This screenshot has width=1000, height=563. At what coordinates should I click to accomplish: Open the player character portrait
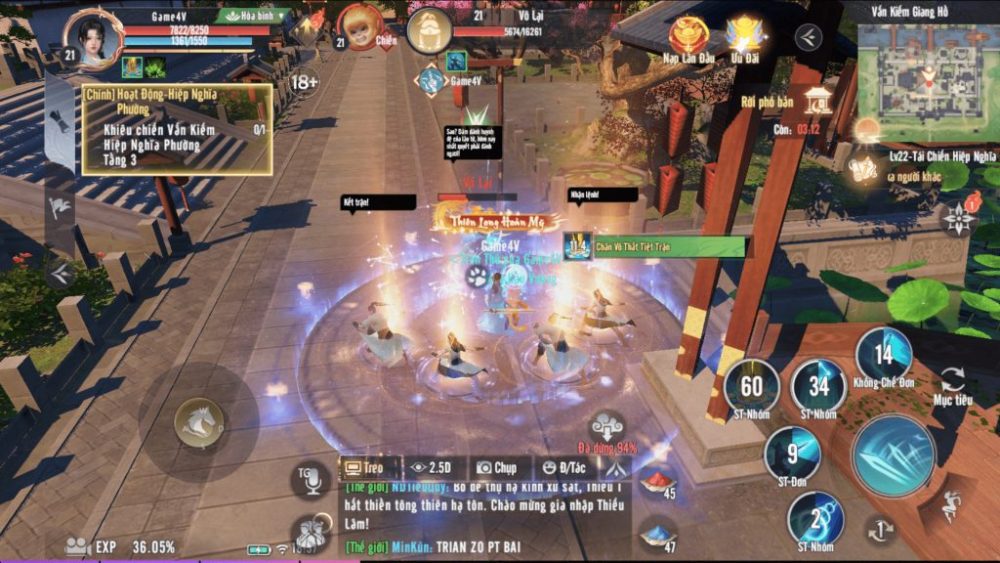[x=94, y=40]
